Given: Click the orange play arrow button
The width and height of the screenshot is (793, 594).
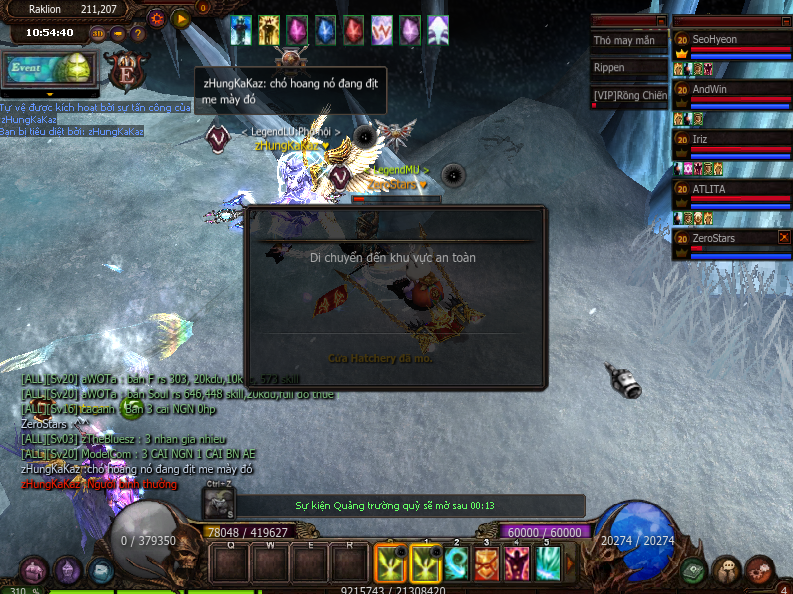Looking at the screenshot, I should pos(181,18).
